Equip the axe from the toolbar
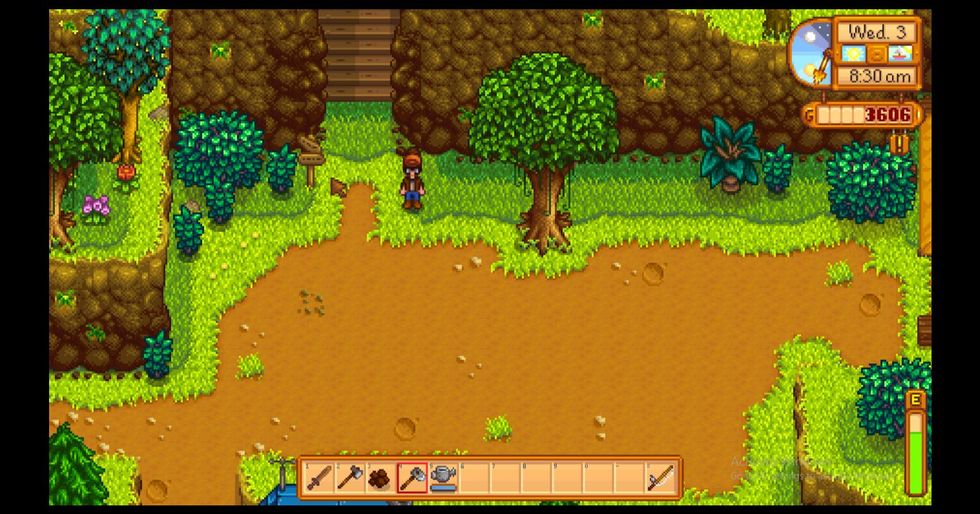The height and width of the screenshot is (514, 980). point(348,479)
